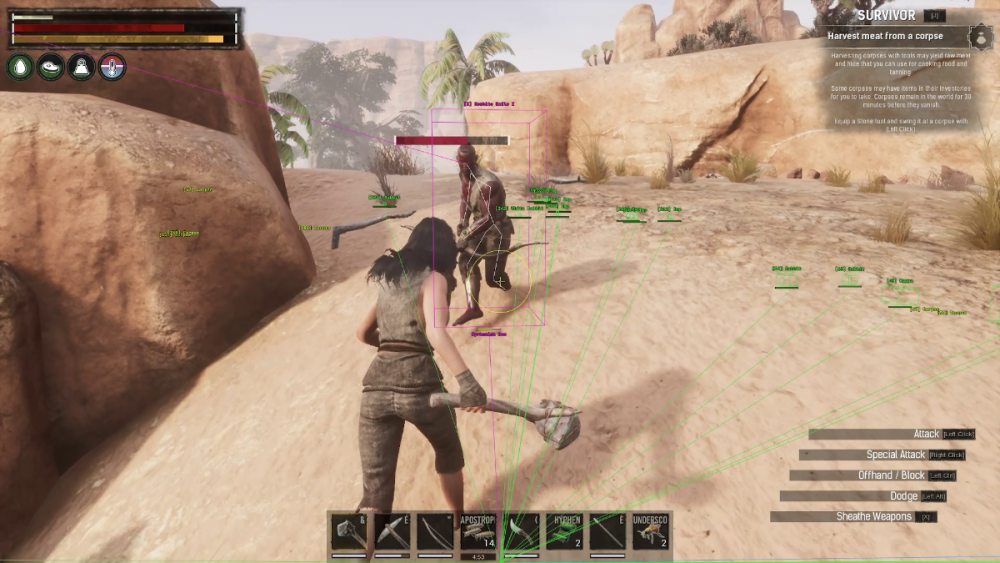The width and height of the screenshot is (1000, 563).
Task: Open the Survivor journey header
Action: [886, 15]
